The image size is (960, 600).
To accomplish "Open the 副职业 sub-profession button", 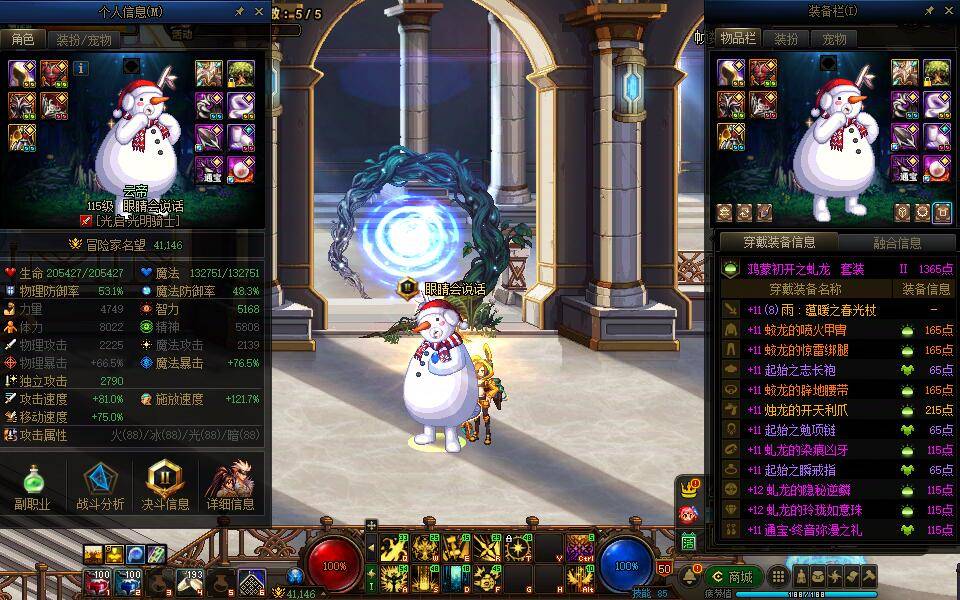I will coord(33,487).
